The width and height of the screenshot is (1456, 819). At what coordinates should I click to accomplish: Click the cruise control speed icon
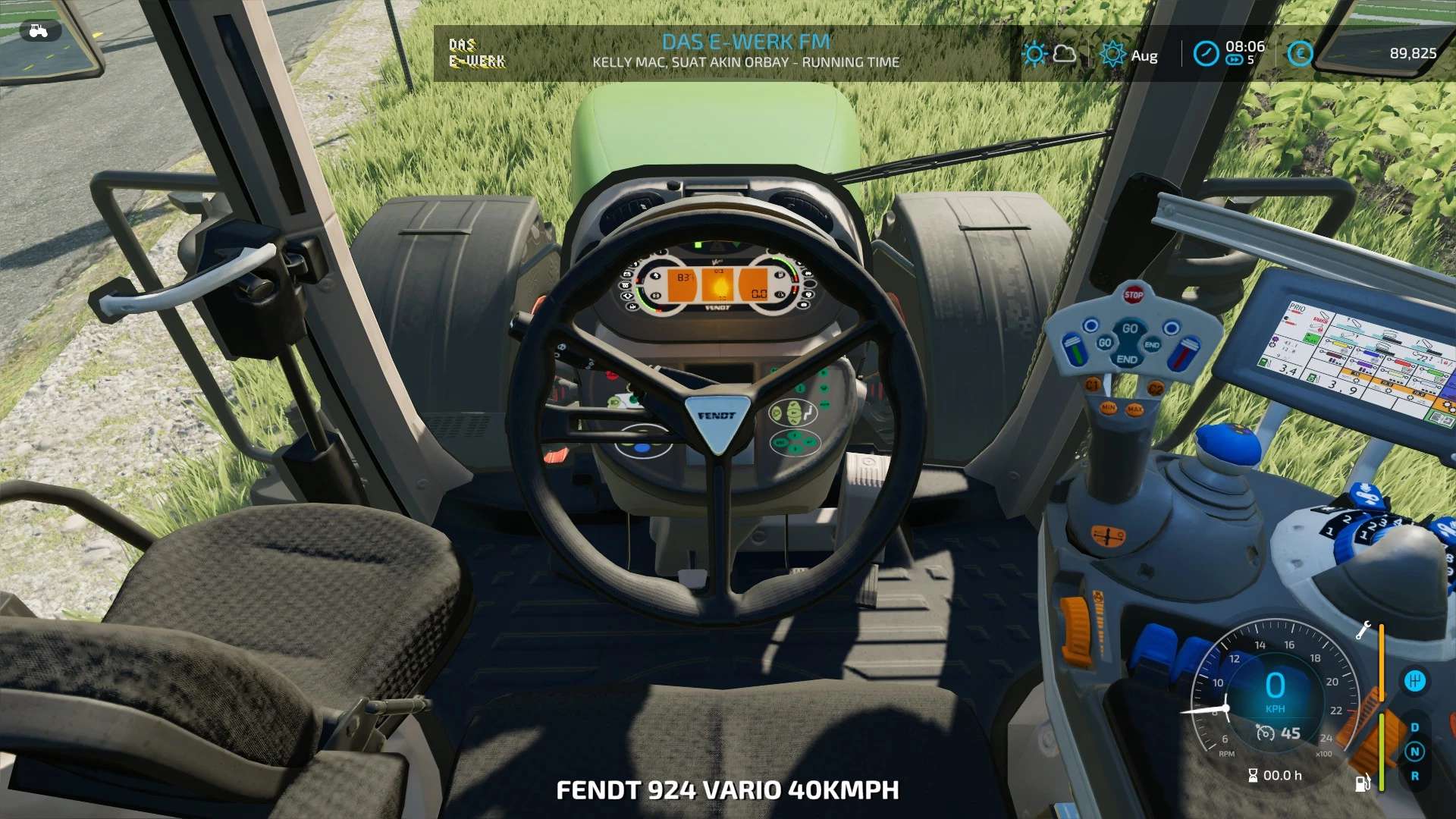click(x=1266, y=733)
